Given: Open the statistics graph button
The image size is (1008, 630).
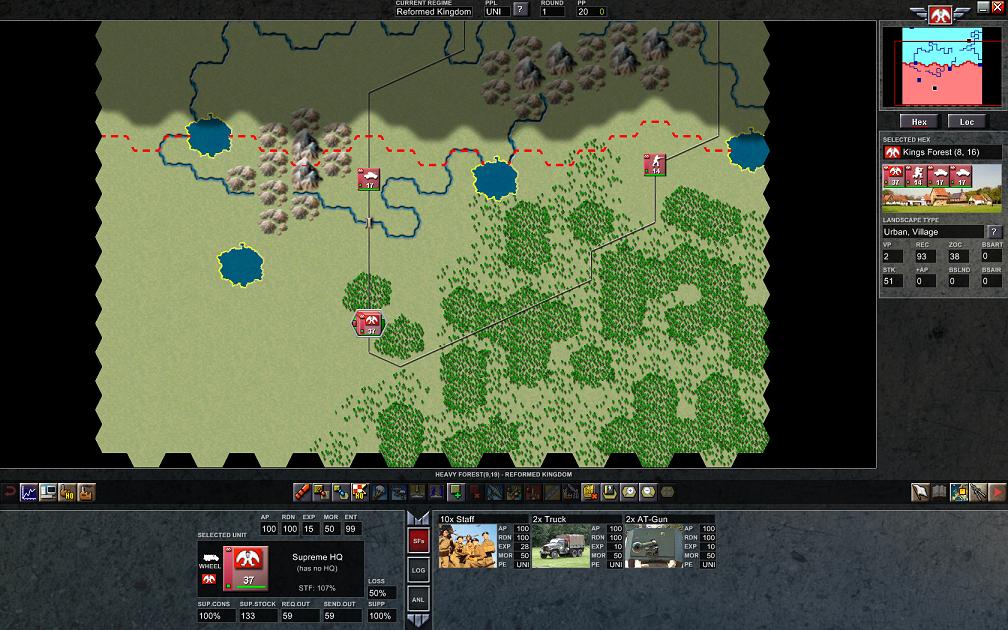Looking at the screenshot, I should (28, 492).
